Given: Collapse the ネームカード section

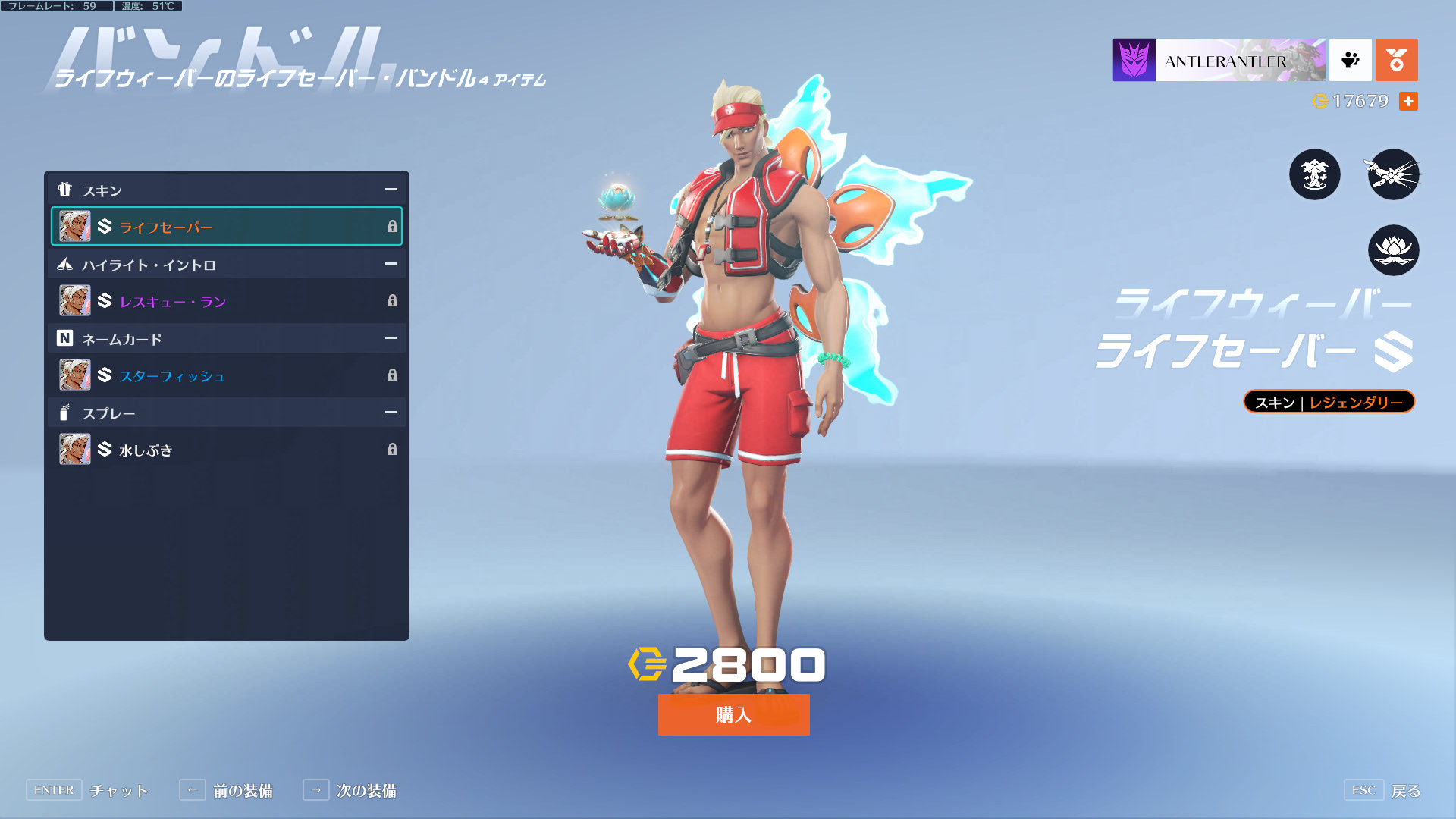Looking at the screenshot, I should pyautogui.click(x=391, y=338).
